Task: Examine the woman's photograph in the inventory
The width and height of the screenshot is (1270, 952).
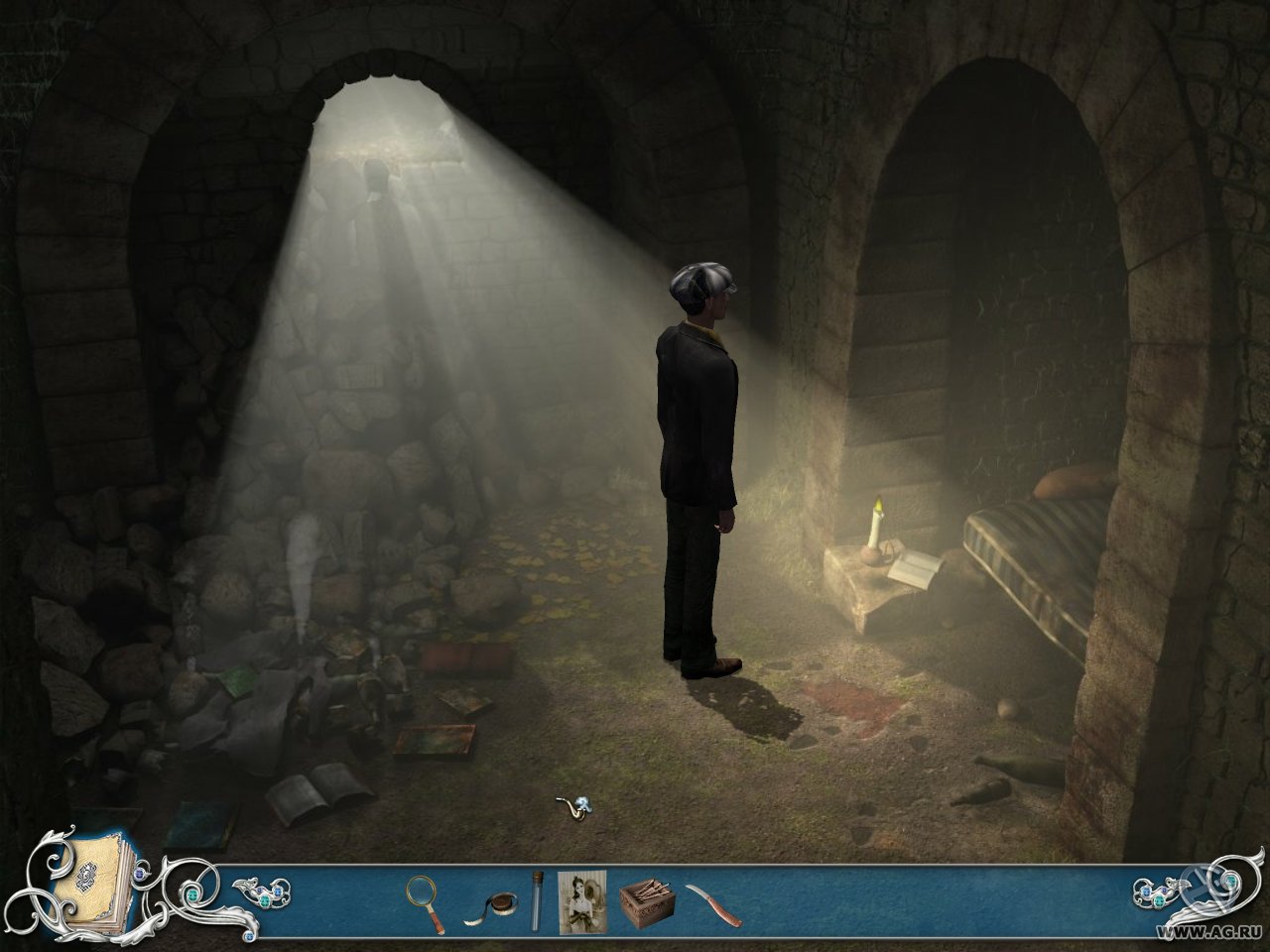Action: tap(581, 902)
